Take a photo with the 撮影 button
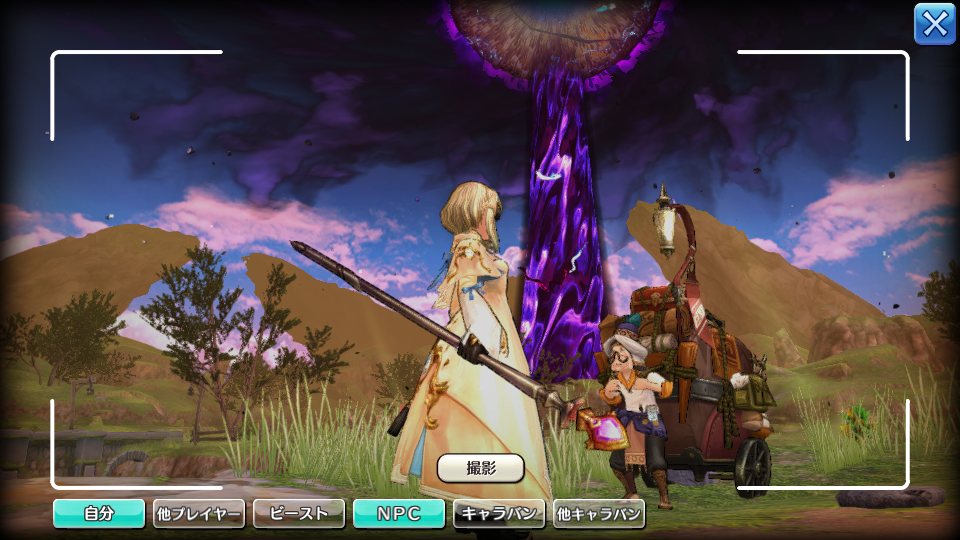Image resolution: width=960 pixels, height=540 pixels. [x=481, y=467]
